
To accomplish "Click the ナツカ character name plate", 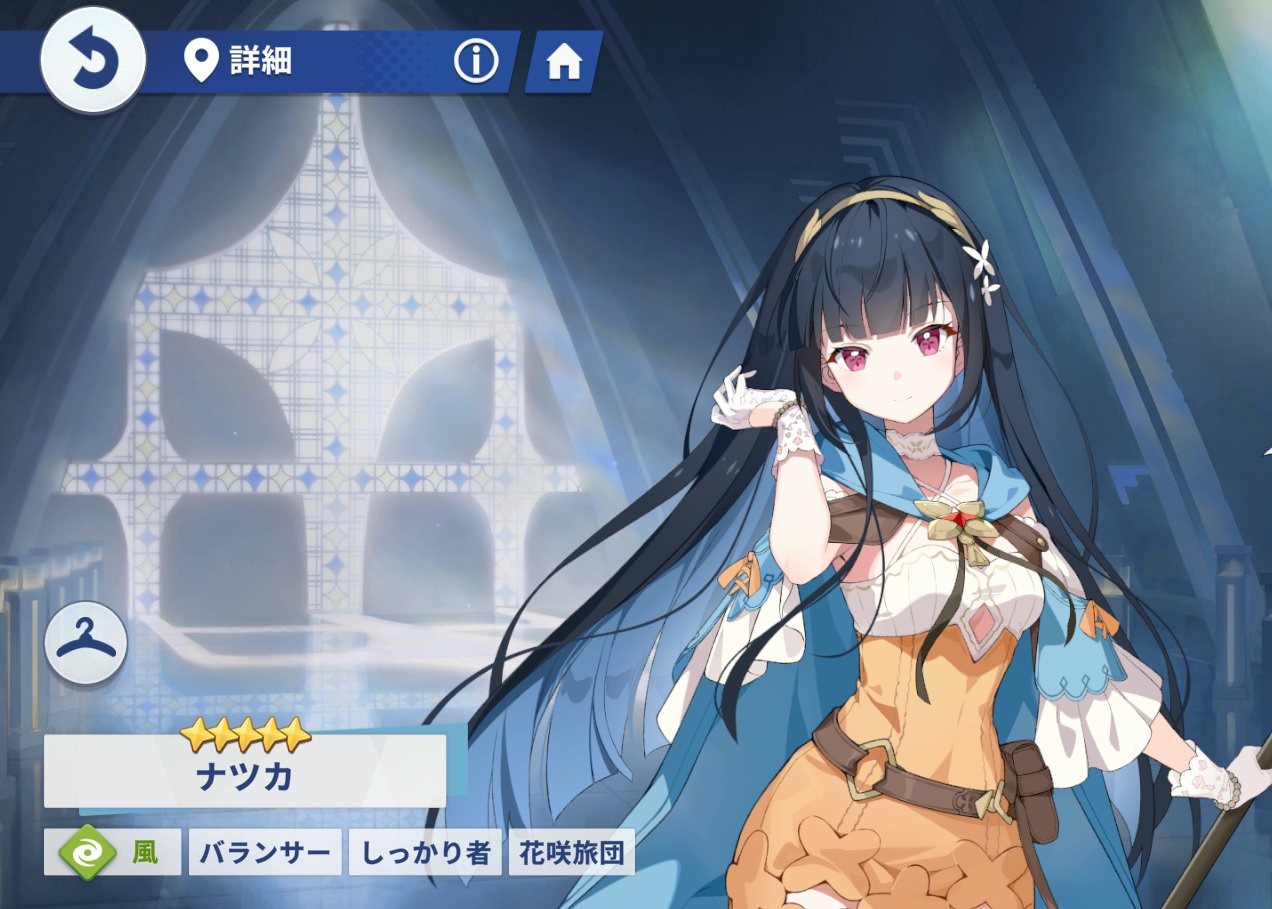I will point(245,772).
